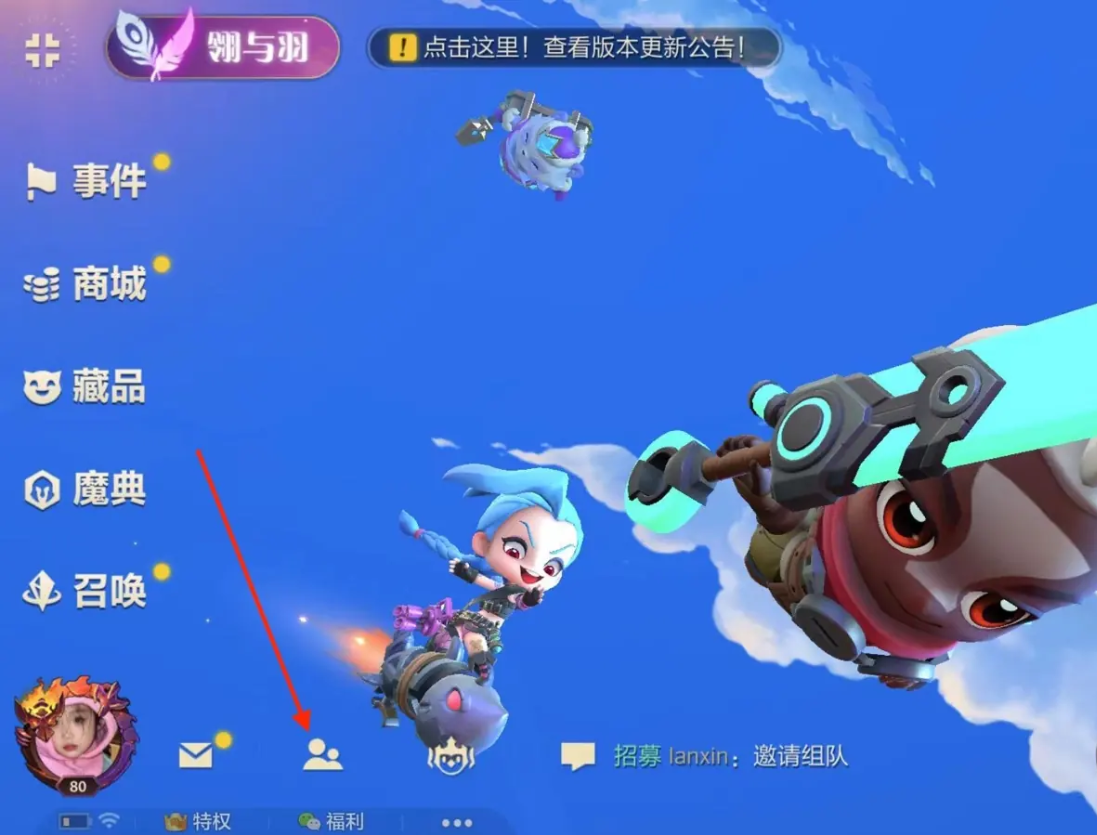This screenshot has width=1097, height=835.
Task: Open the mail envelope icon
Action: point(196,755)
